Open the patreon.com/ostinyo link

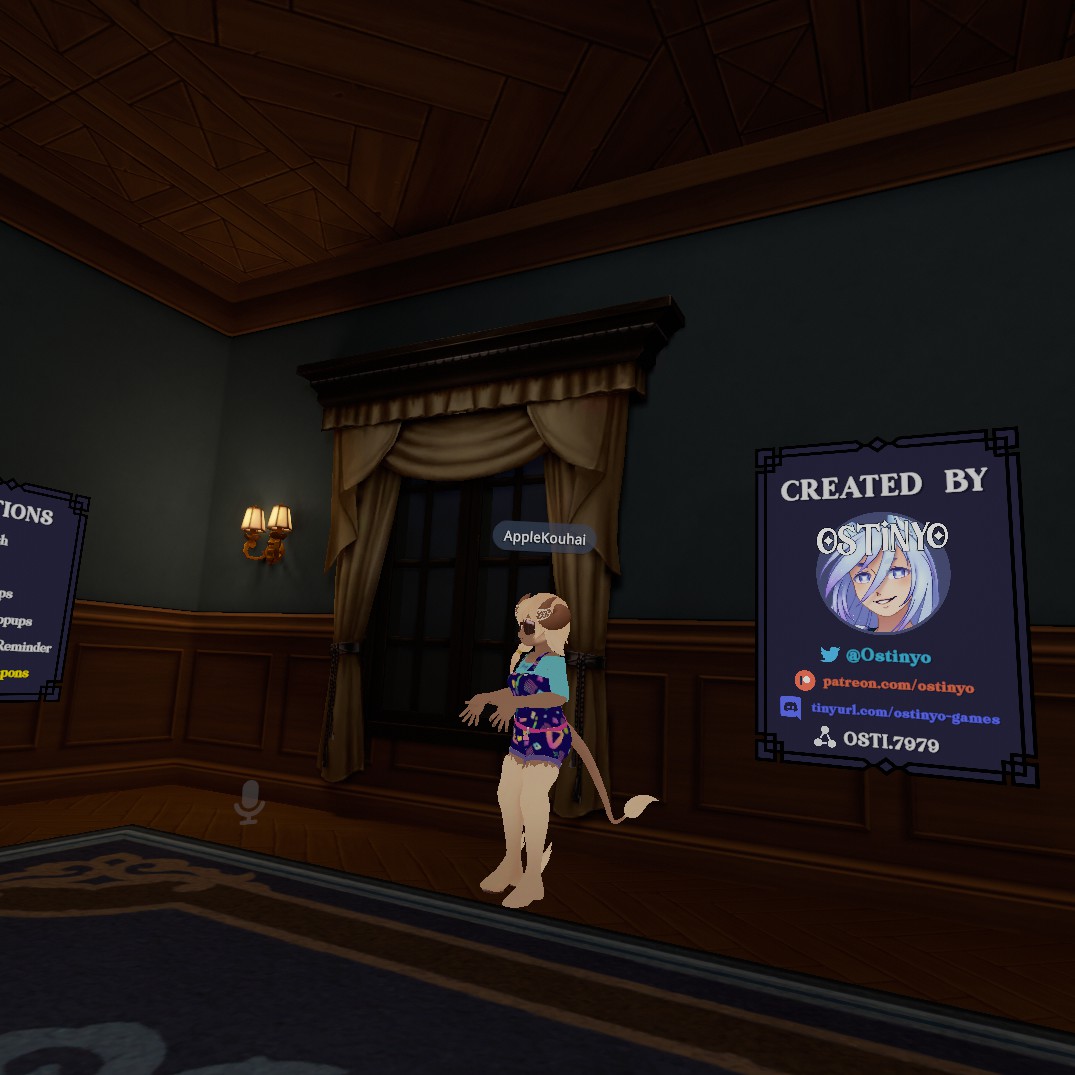point(897,685)
